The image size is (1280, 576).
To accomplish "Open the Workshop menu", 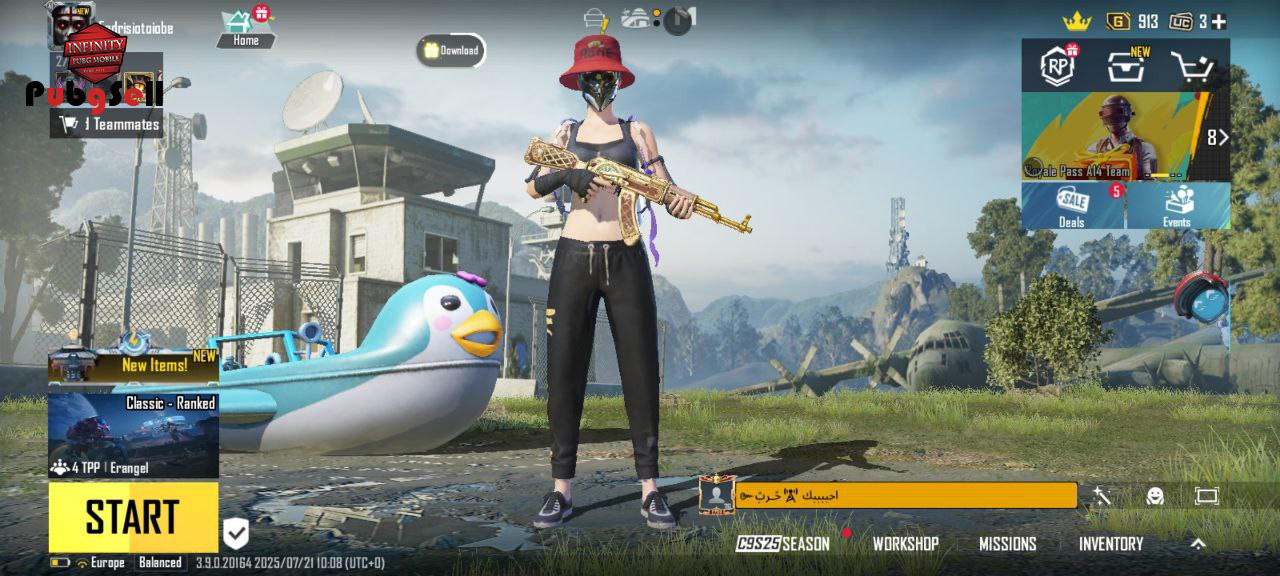I will point(905,544).
